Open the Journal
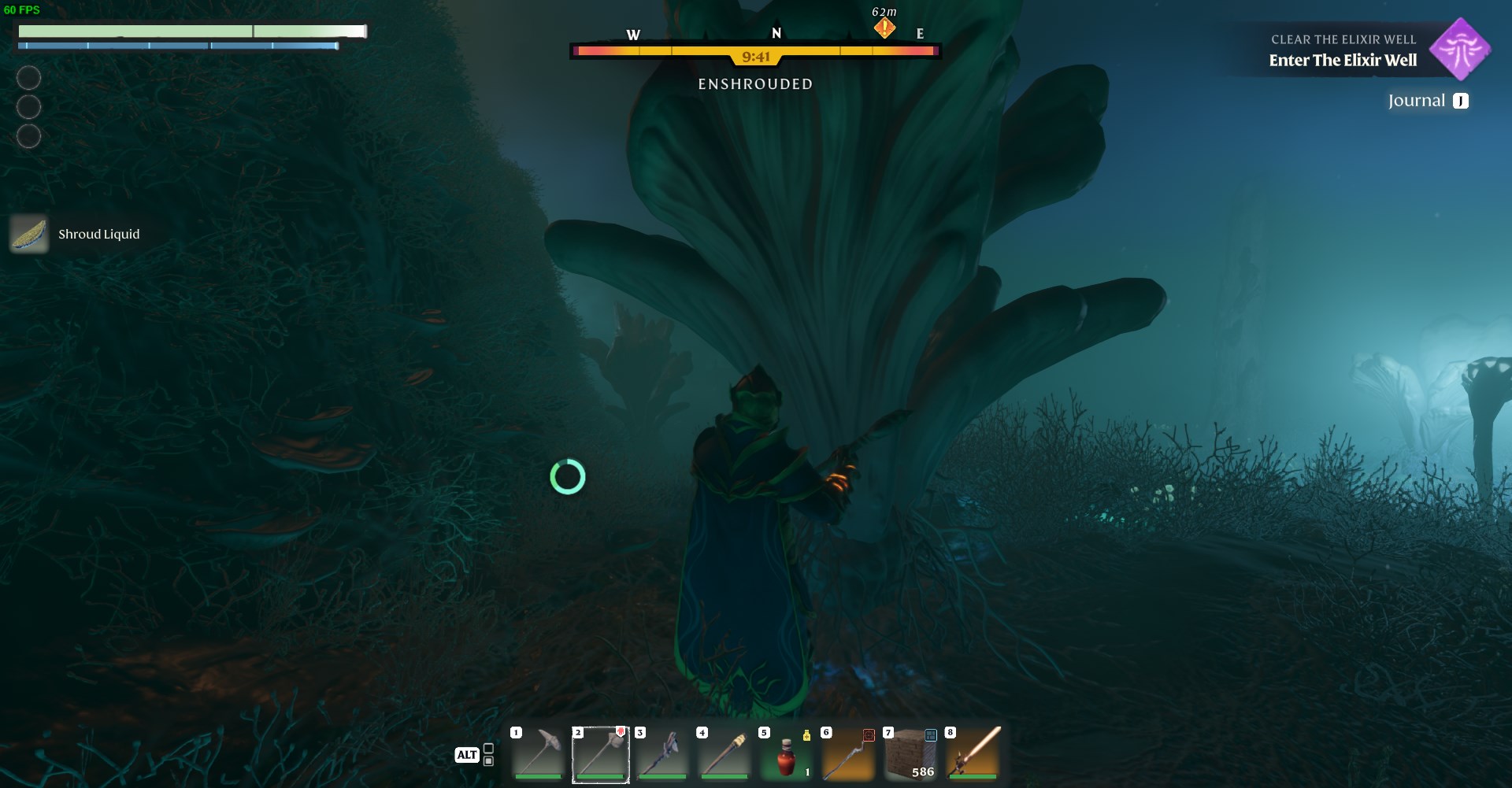 1427,101
